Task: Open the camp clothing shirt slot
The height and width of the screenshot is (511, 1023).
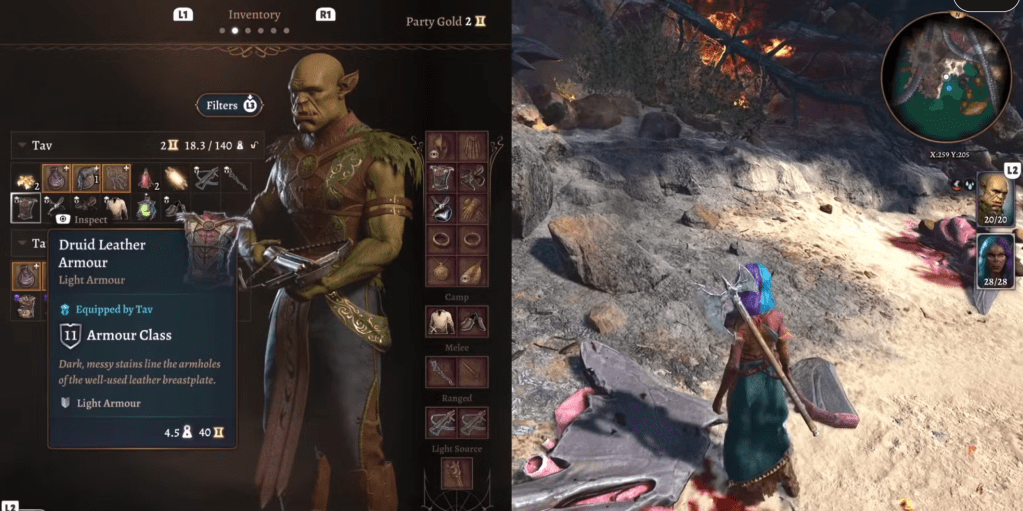Action: 441,320
